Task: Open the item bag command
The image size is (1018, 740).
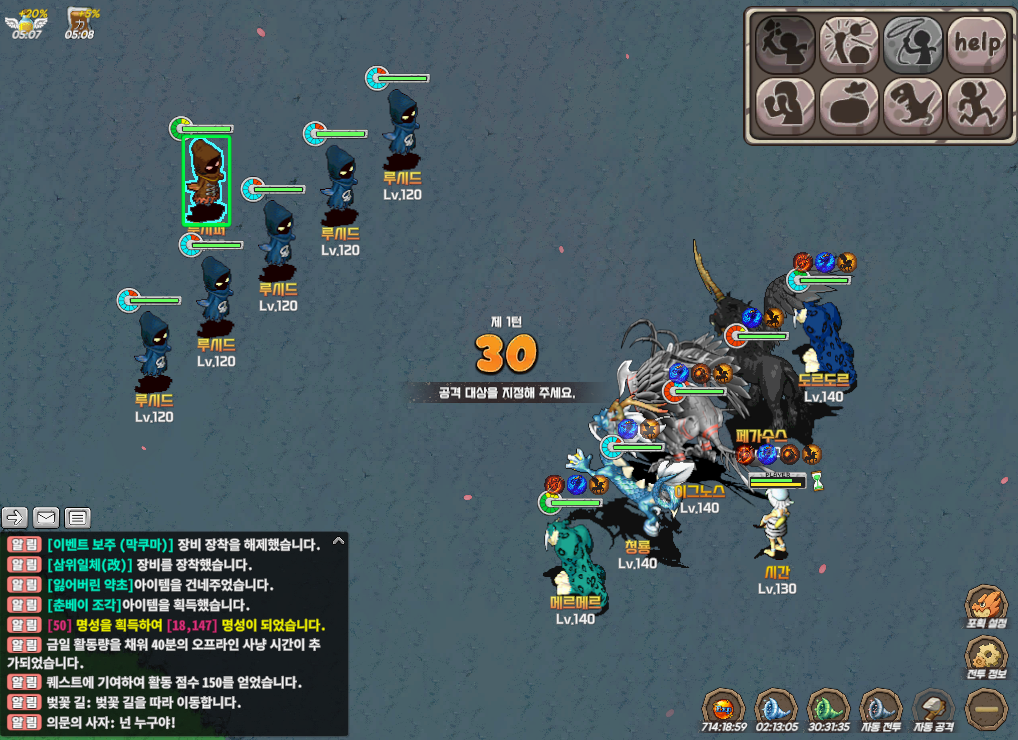Action: (849, 105)
